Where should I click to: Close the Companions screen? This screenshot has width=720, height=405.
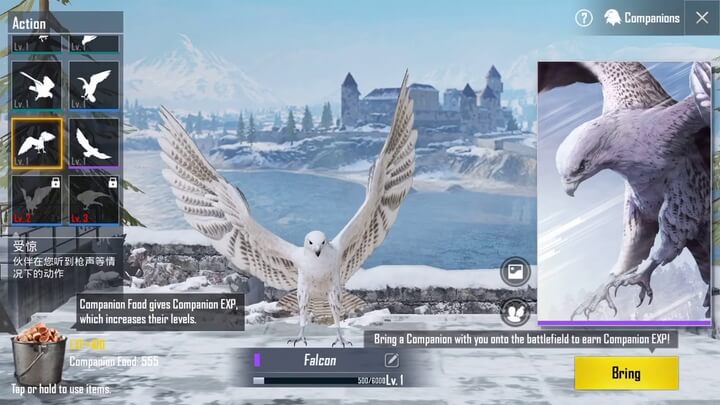click(699, 17)
